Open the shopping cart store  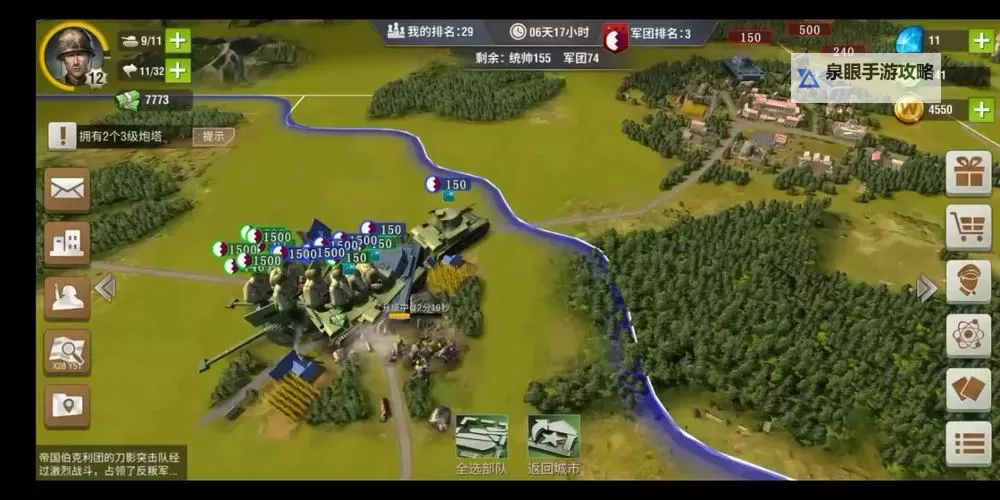coord(968,227)
